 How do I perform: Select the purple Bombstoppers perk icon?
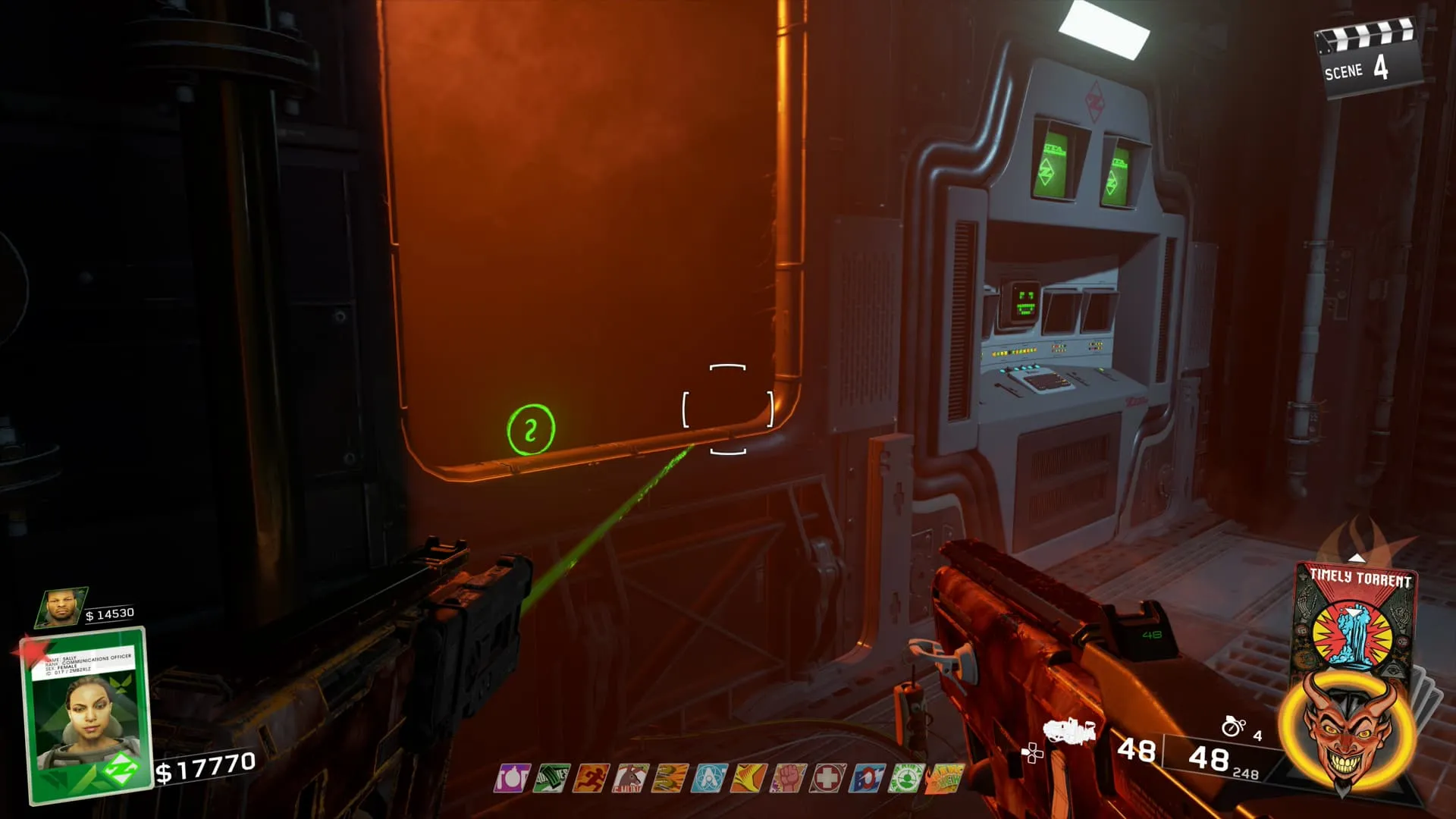pos(512,778)
